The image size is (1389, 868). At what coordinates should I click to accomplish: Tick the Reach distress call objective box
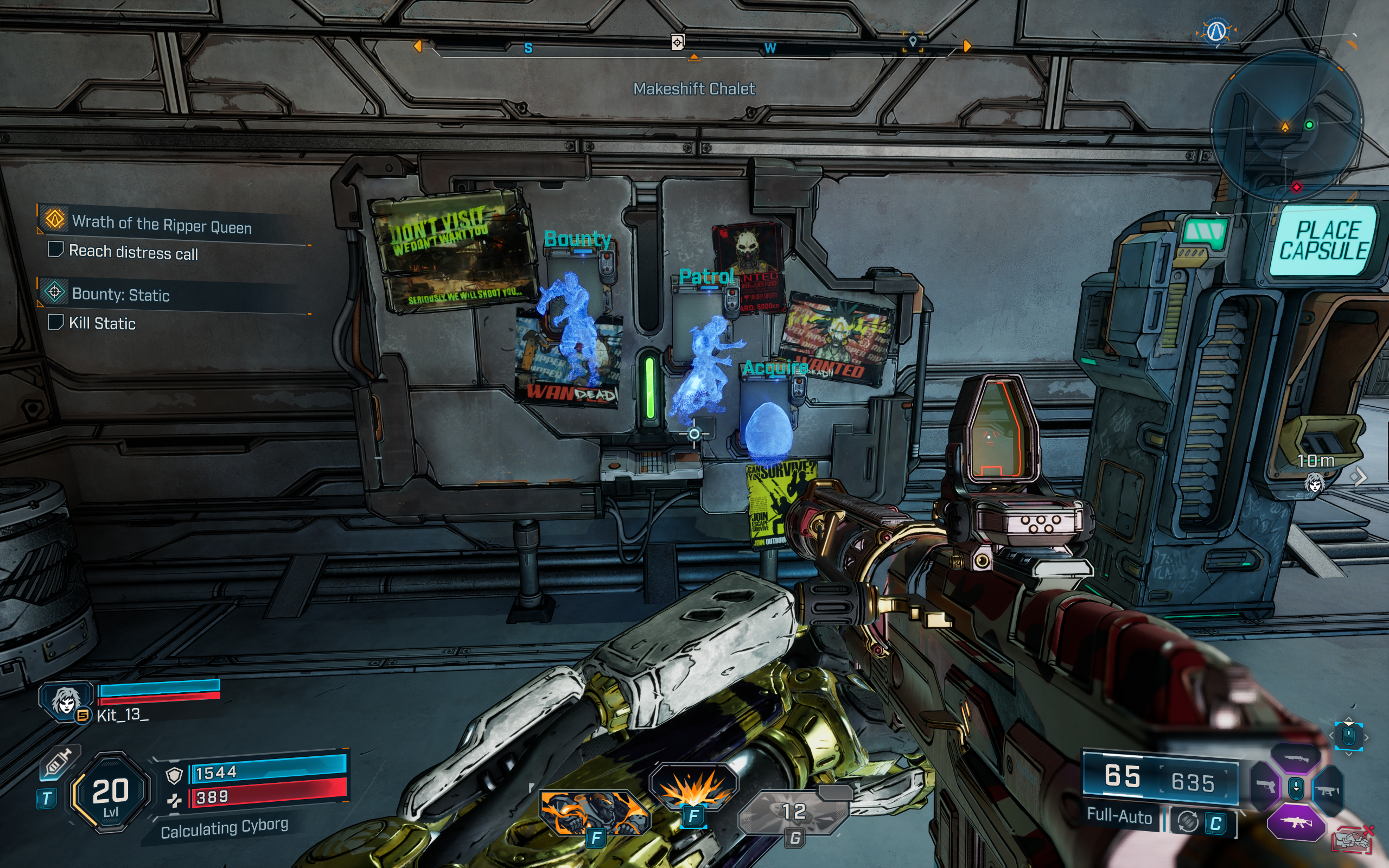[56, 249]
